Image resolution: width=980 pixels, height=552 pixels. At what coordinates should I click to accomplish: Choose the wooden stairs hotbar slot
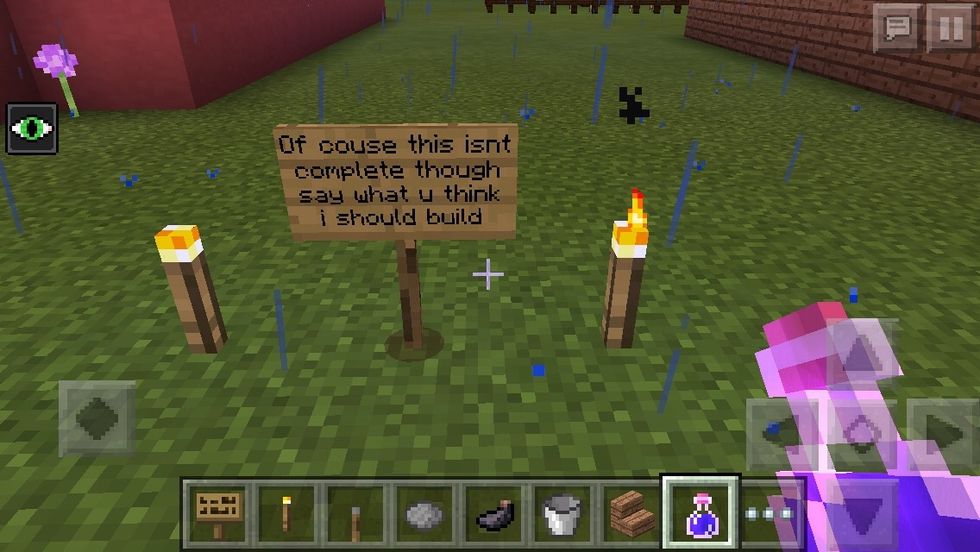[x=631, y=513]
